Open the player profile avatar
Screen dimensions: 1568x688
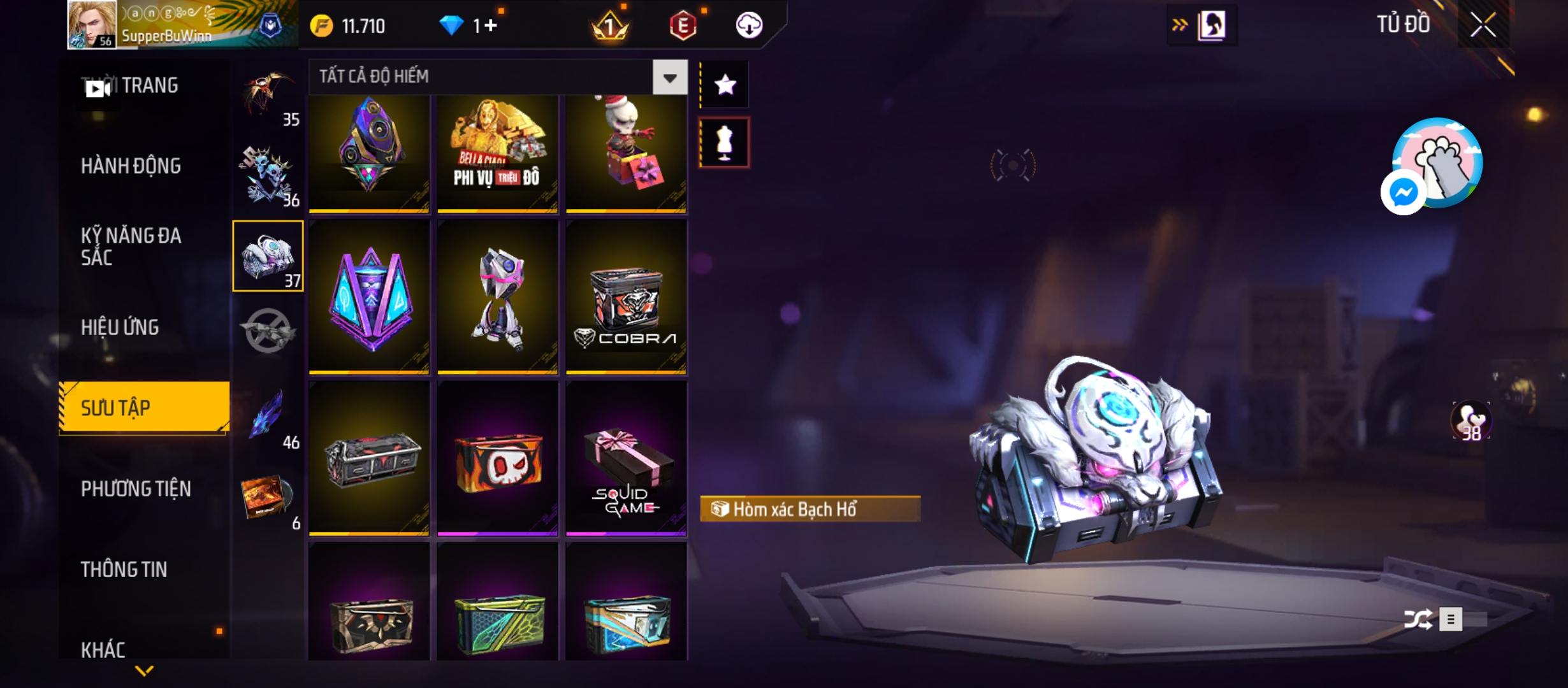click(x=92, y=25)
